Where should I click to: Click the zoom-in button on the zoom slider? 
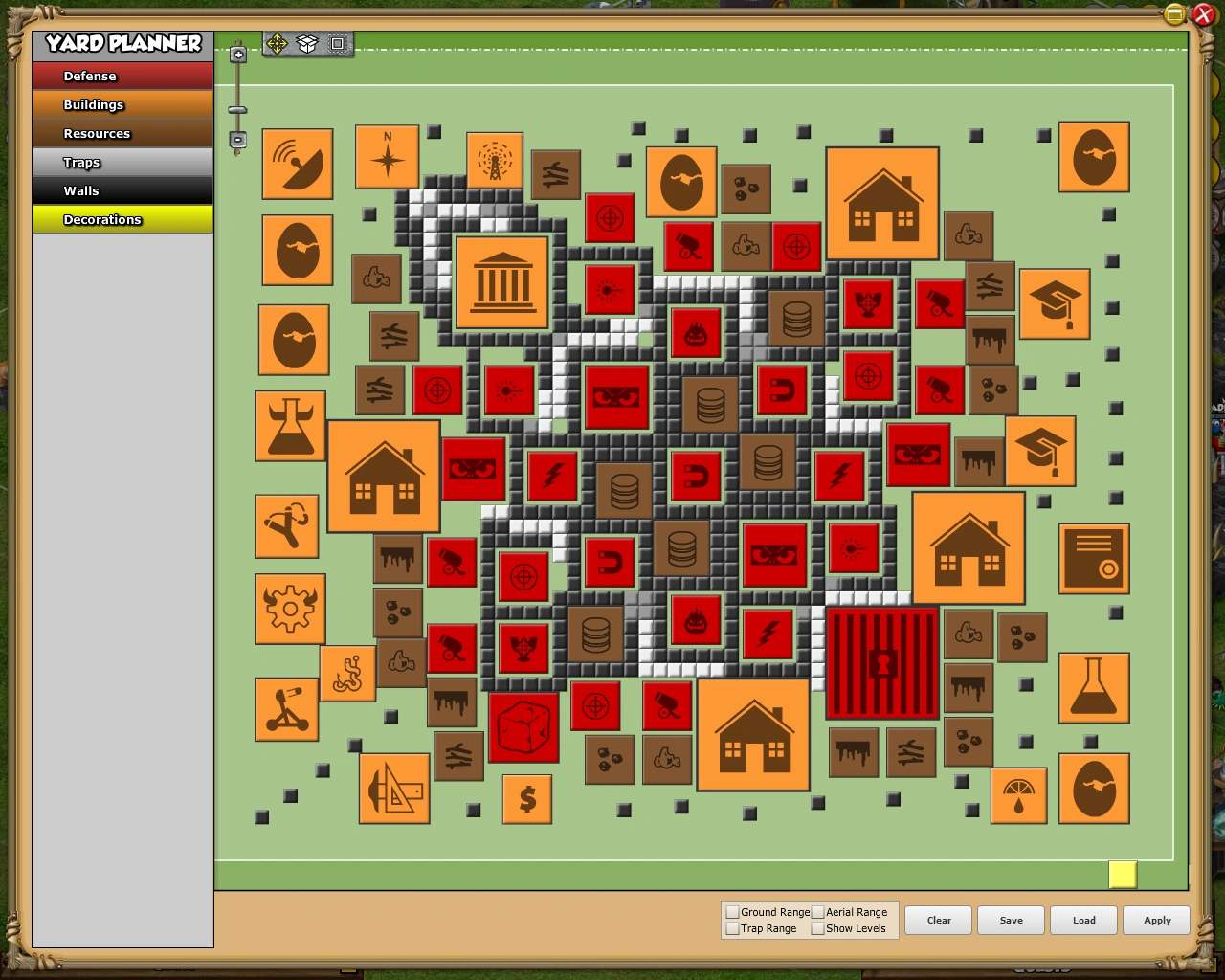(237, 54)
